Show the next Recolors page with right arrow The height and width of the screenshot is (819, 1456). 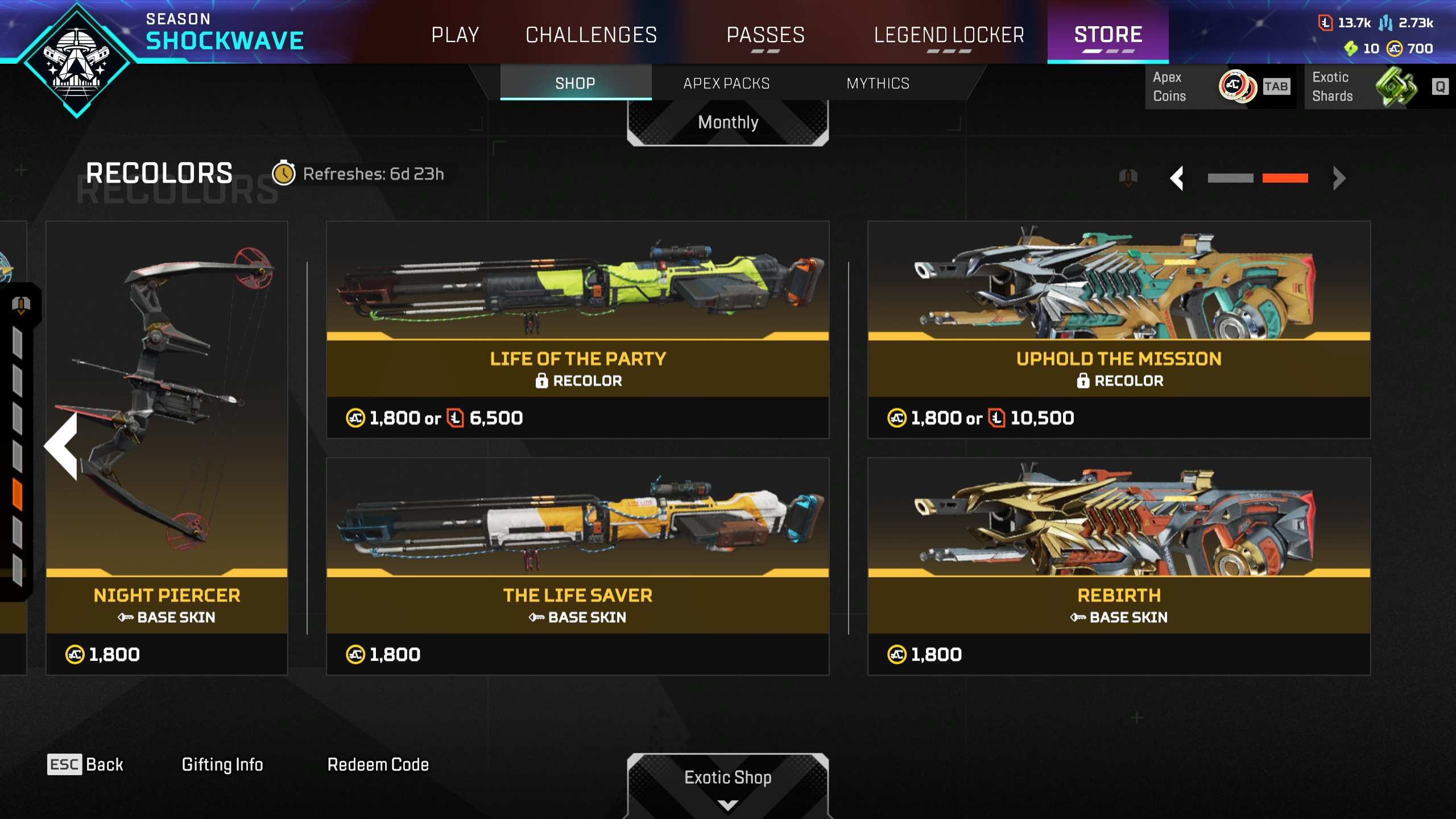click(1339, 178)
